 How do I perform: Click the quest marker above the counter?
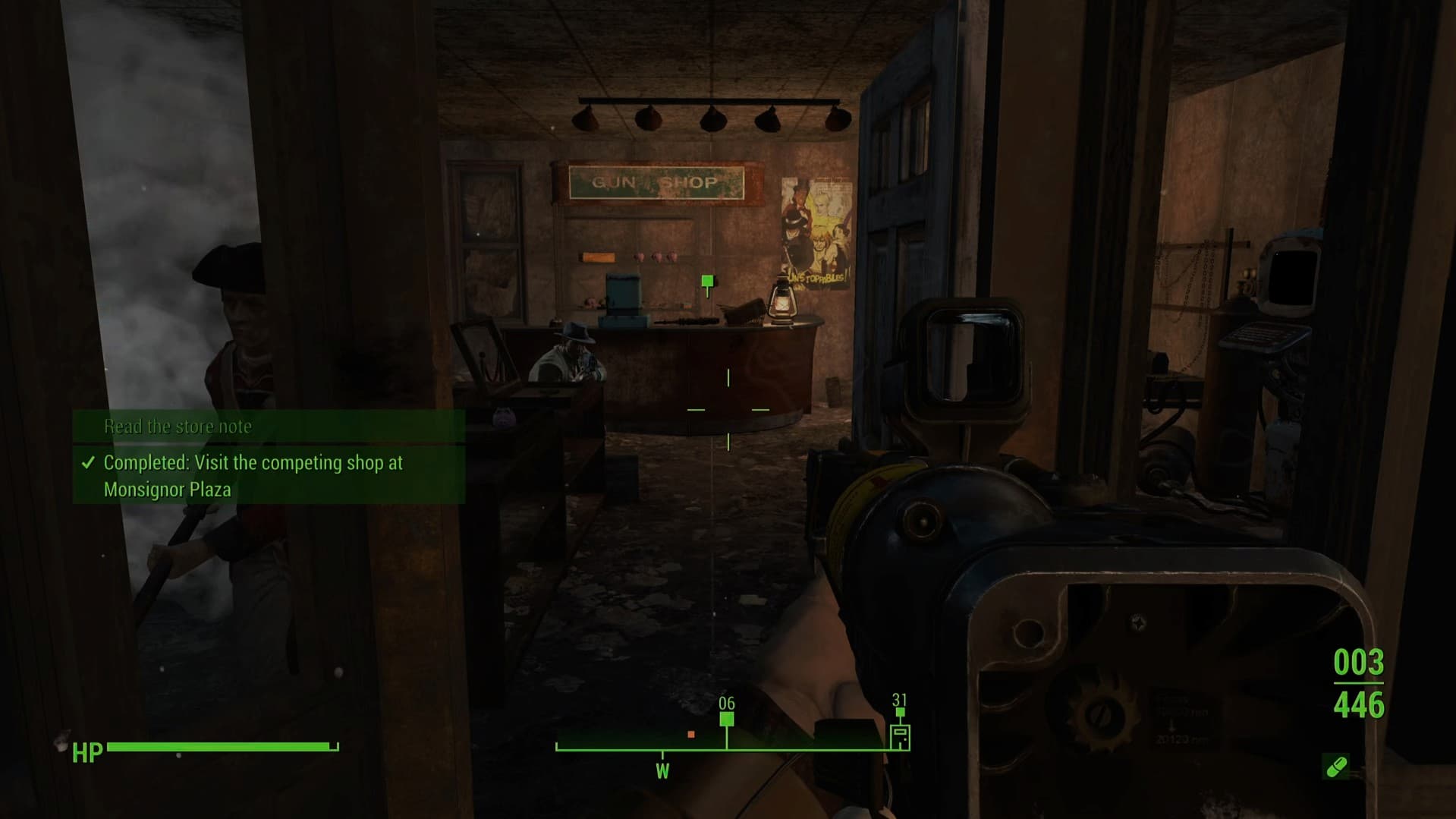(707, 281)
